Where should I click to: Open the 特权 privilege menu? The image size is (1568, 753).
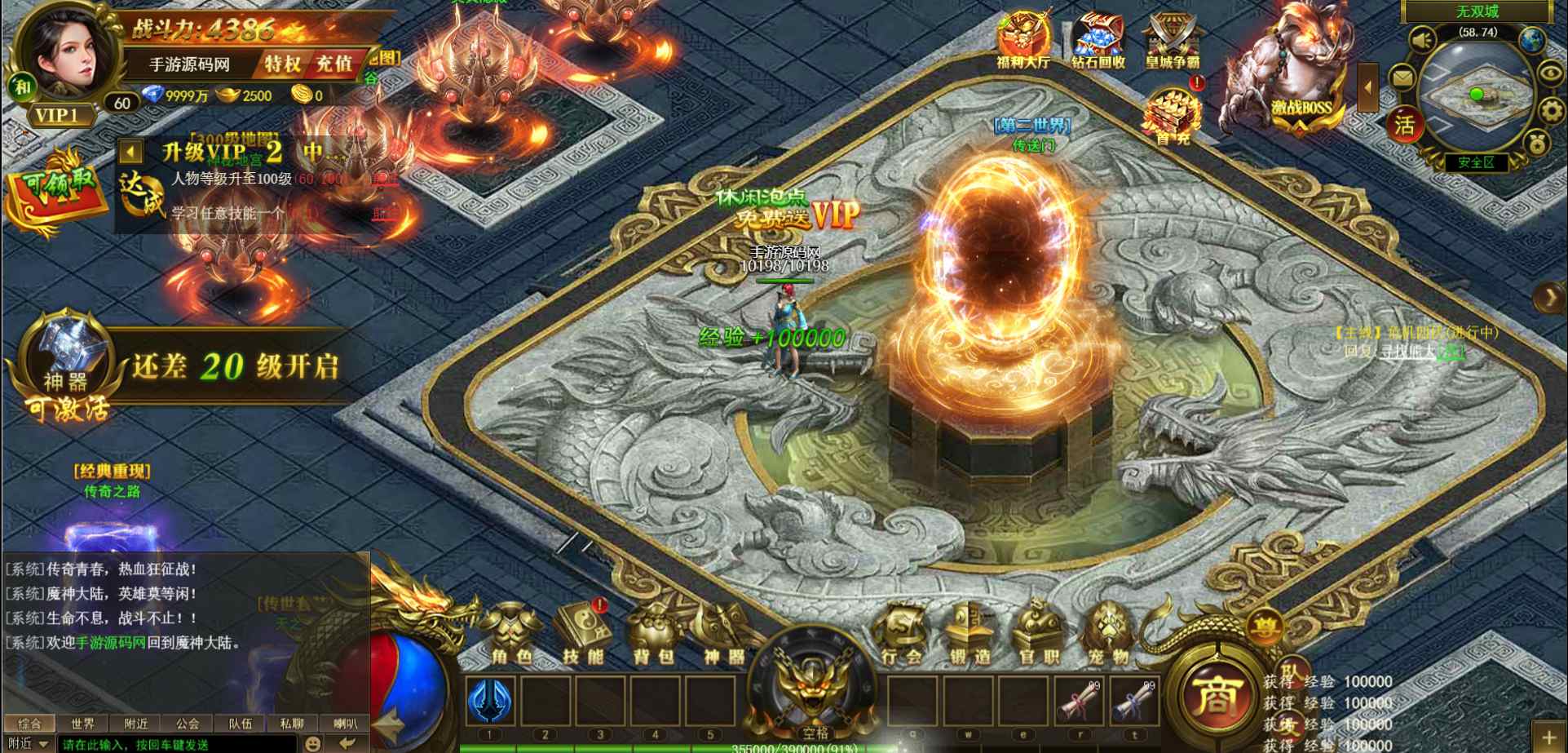tap(283, 64)
